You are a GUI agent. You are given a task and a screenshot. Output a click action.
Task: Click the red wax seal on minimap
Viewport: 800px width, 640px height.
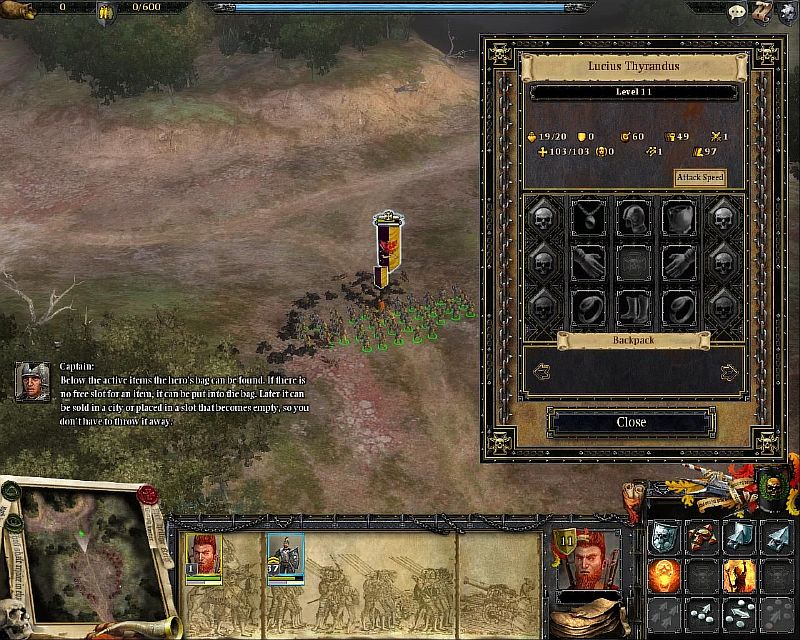147,495
